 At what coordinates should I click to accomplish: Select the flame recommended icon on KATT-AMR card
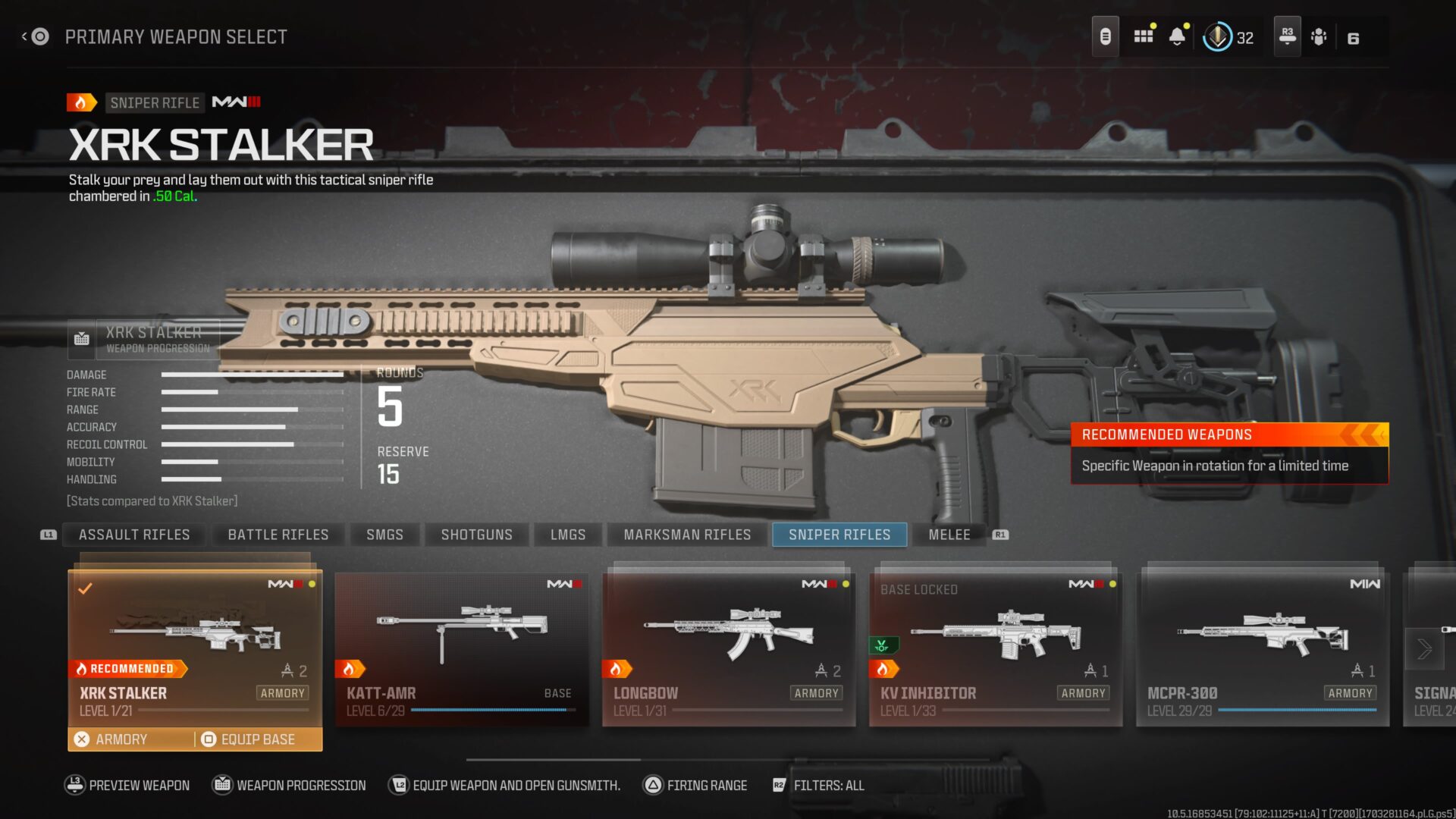pyautogui.click(x=350, y=668)
